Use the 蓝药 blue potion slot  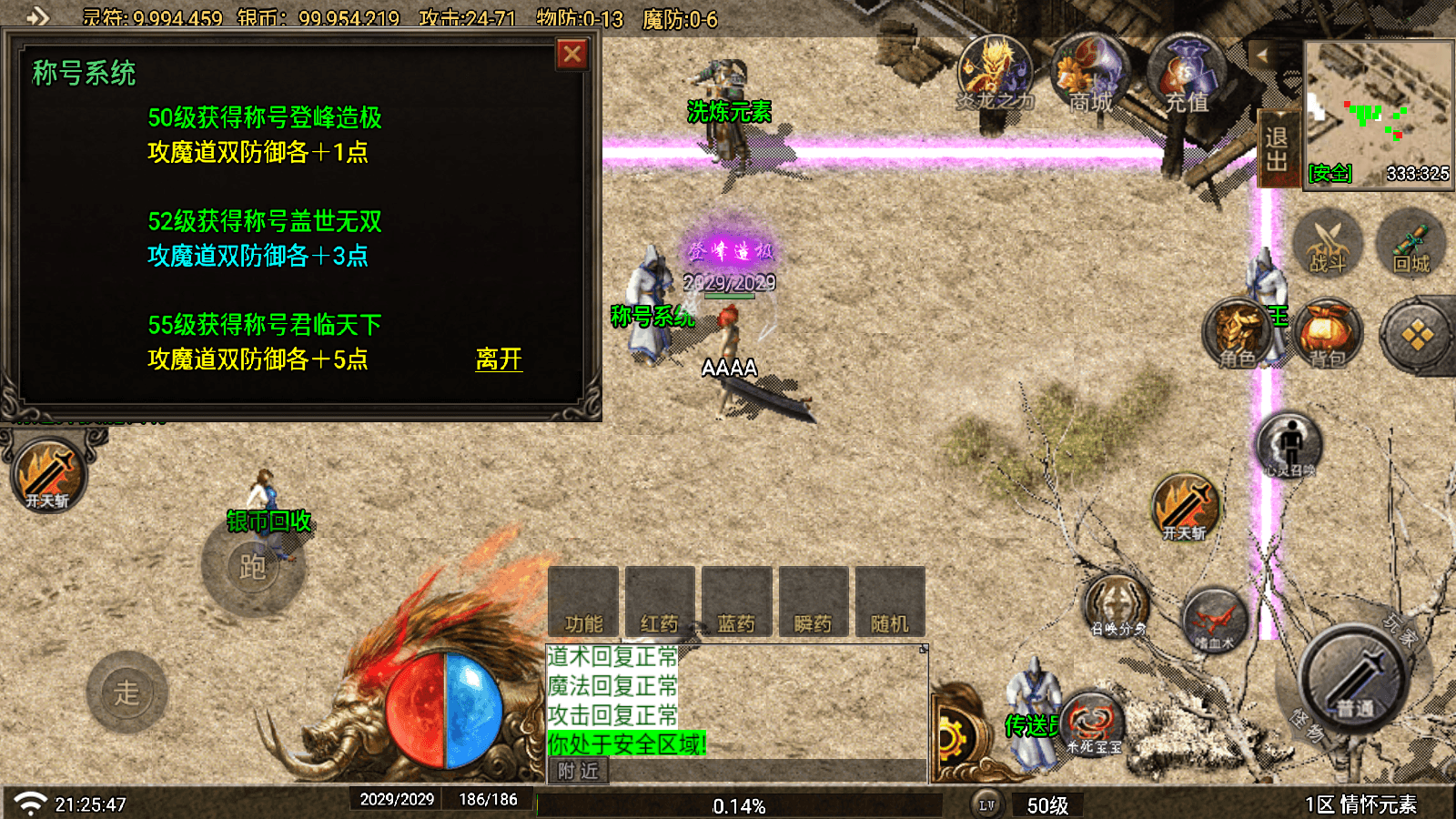coord(736,602)
